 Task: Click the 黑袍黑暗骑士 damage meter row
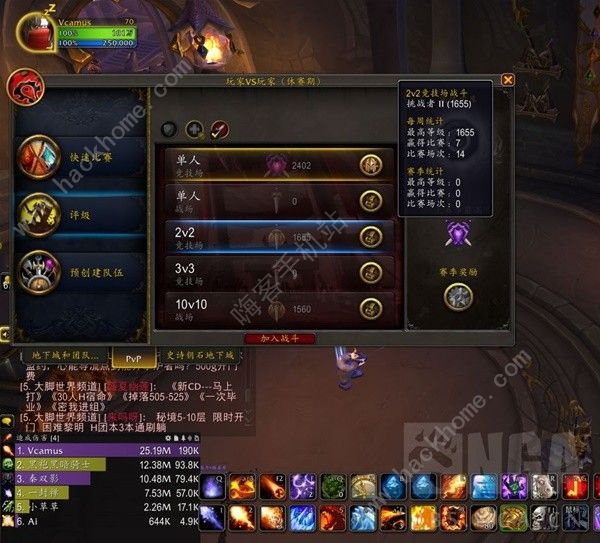[x=100, y=465]
